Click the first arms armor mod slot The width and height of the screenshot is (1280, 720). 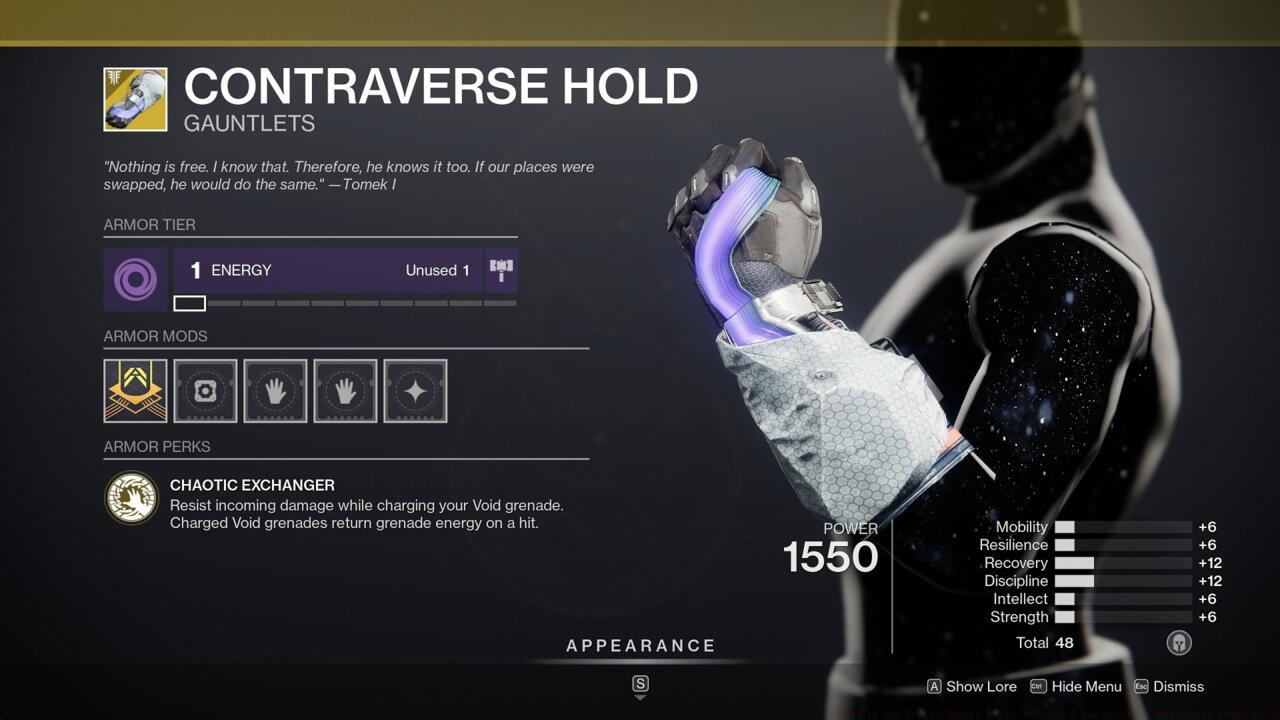point(275,391)
